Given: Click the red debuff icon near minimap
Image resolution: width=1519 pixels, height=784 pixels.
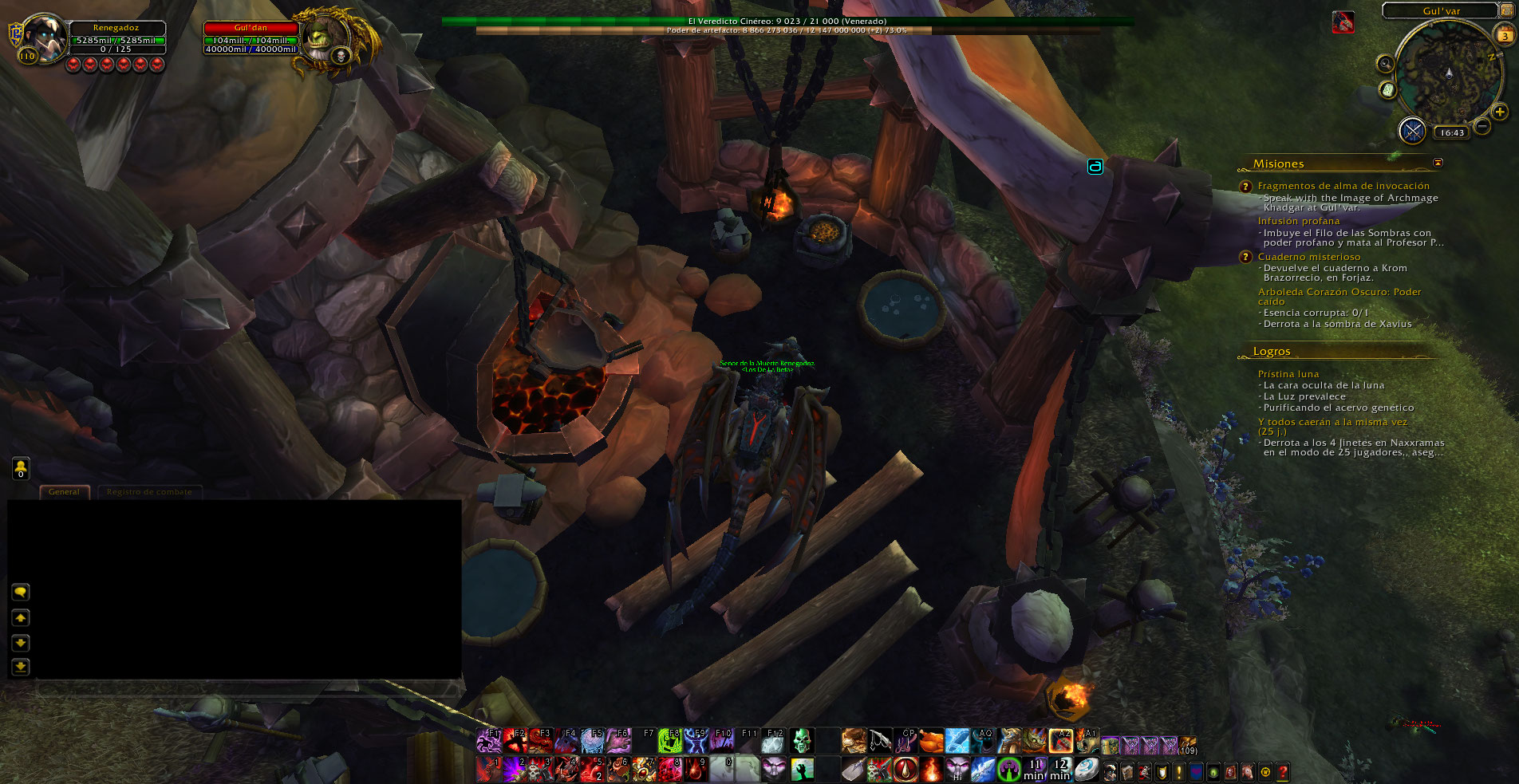Looking at the screenshot, I should [x=1343, y=22].
